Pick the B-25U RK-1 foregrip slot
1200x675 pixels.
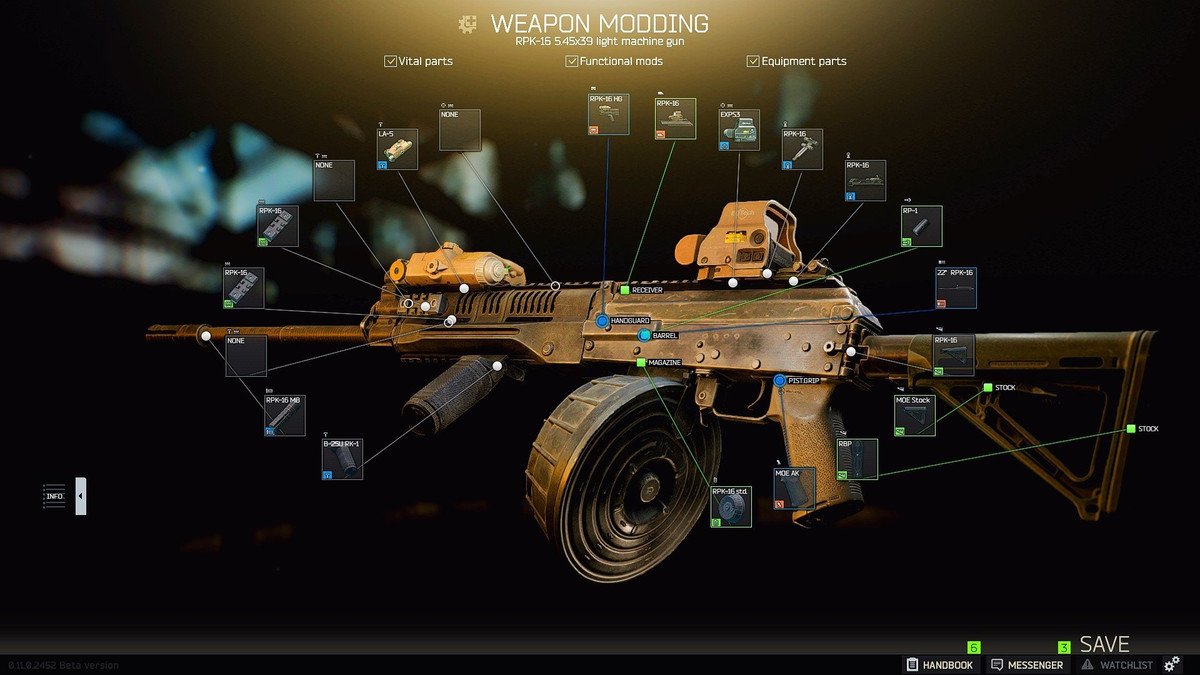click(x=342, y=459)
